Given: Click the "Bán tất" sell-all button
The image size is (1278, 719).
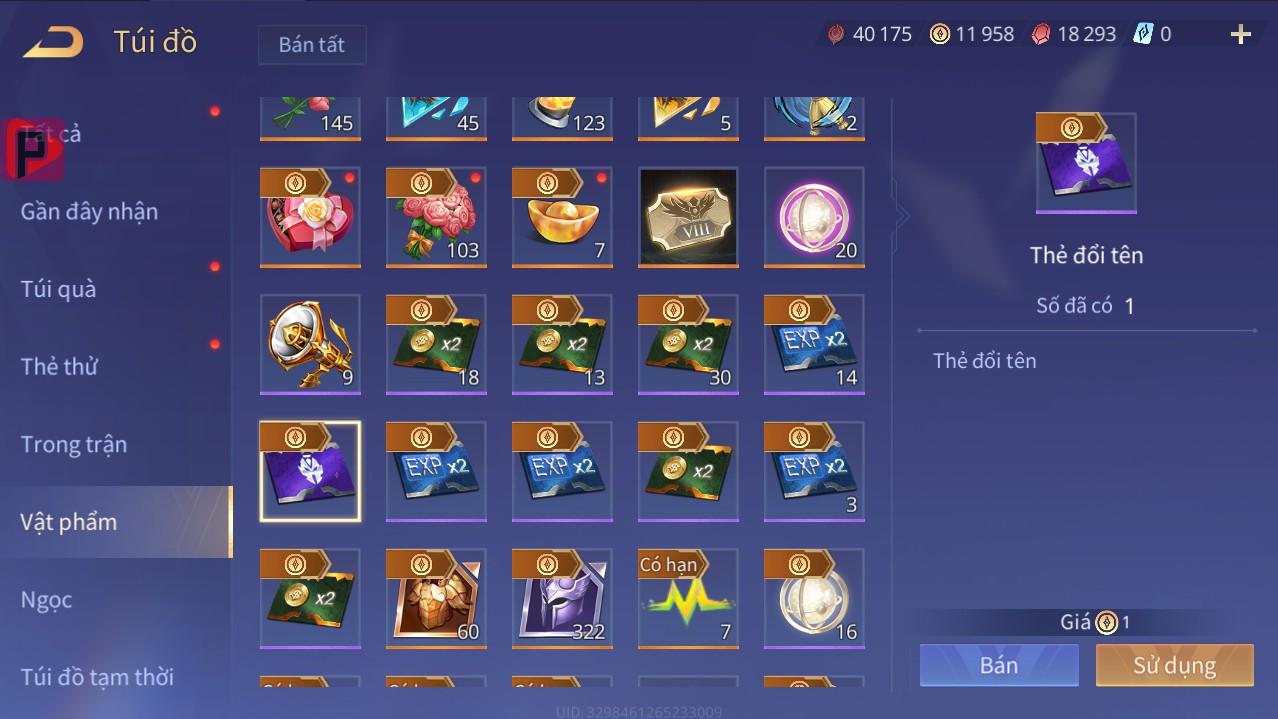Looking at the screenshot, I should coord(312,45).
